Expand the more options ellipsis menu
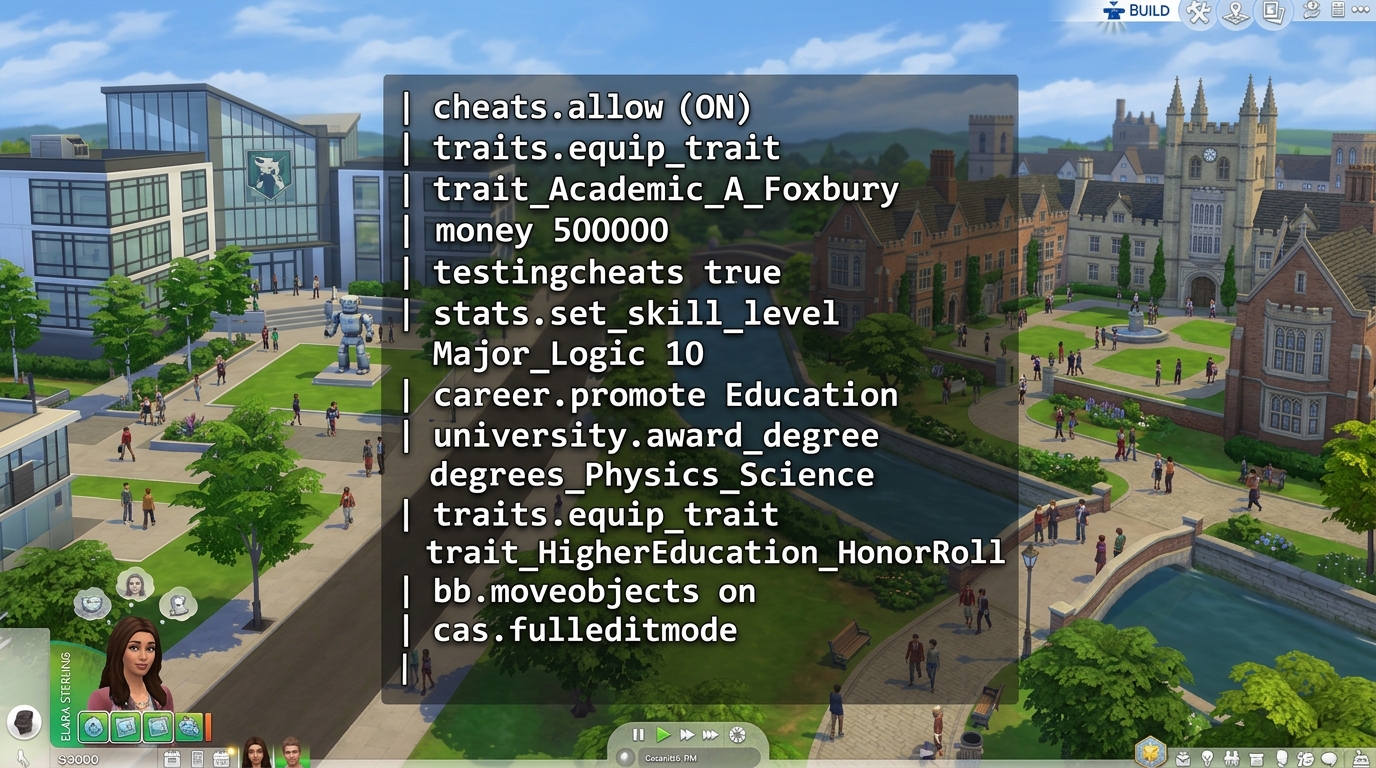This screenshot has height=768, width=1376. click(1360, 12)
